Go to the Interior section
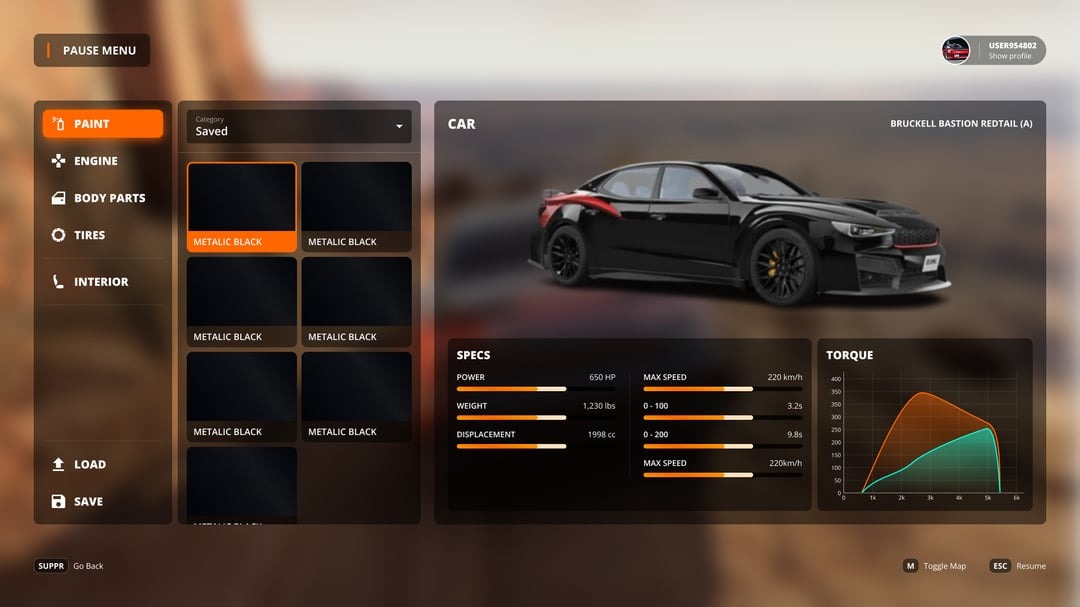Screen dimensions: 1080x607 [100, 282]
